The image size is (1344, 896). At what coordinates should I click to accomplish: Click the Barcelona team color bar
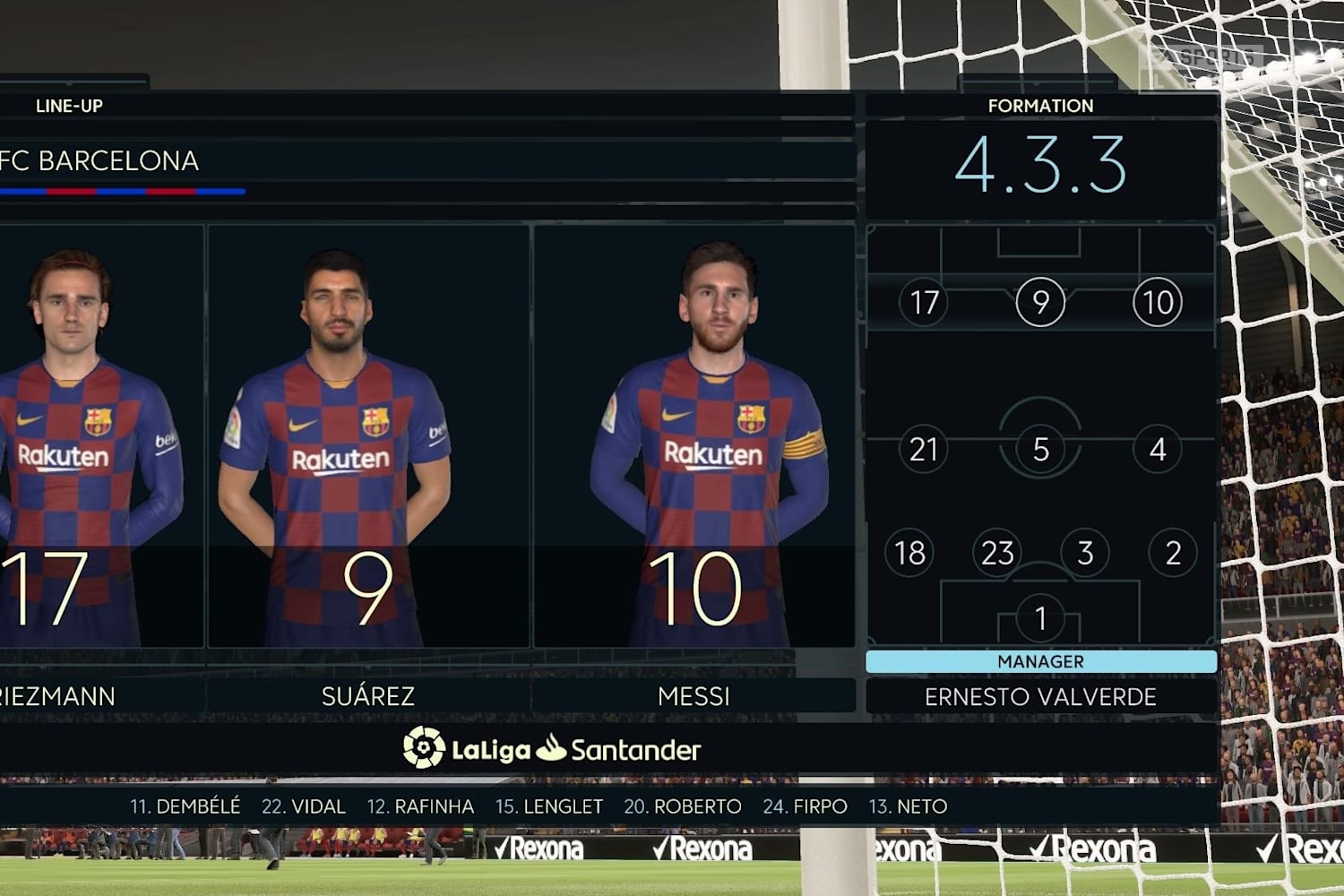pyautogui.click(x=121, y=191)
